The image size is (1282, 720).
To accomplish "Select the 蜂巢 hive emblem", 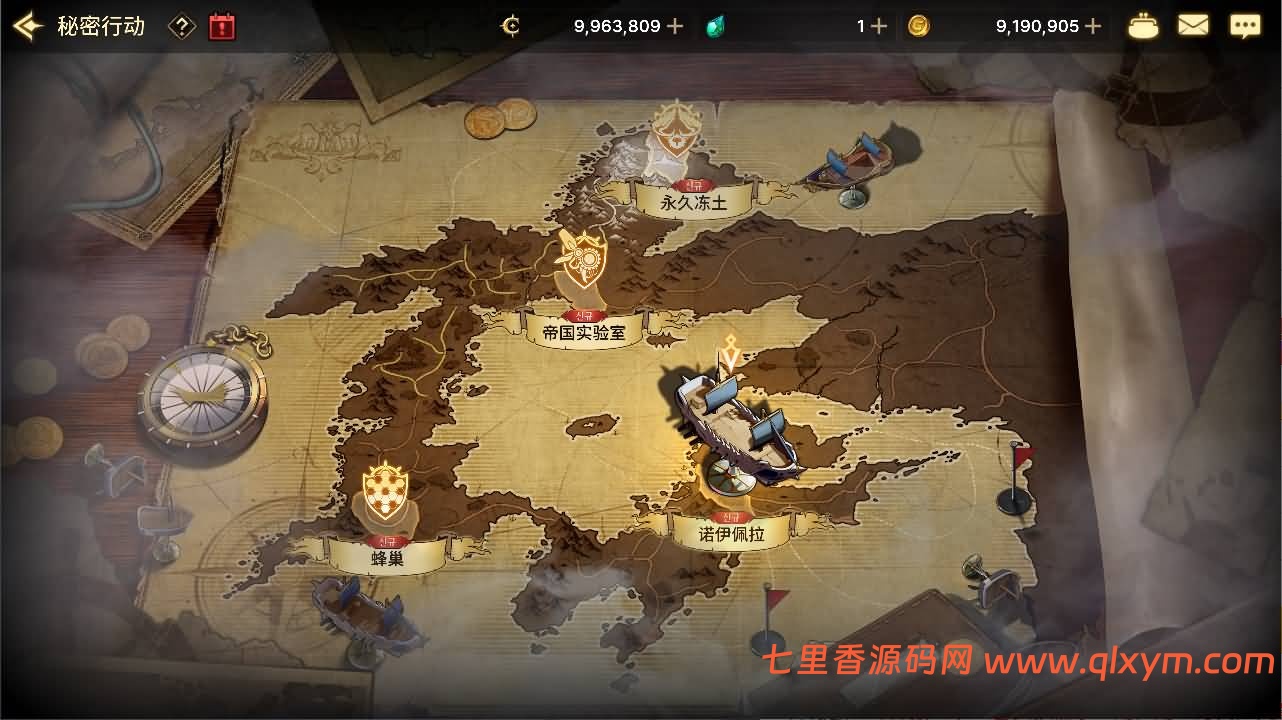I will [385, 489].
